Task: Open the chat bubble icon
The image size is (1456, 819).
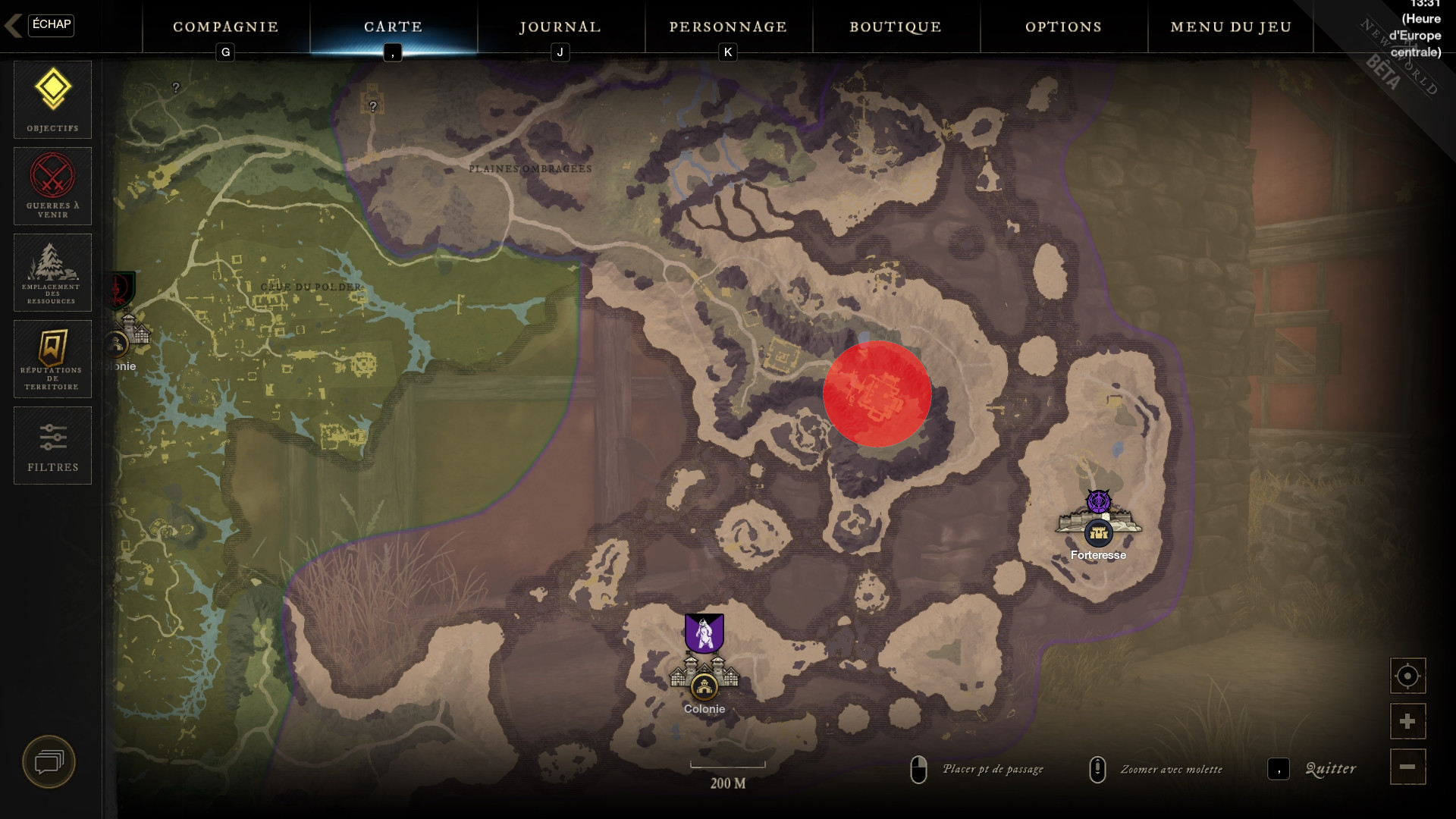Action: (x=49, y=762)
